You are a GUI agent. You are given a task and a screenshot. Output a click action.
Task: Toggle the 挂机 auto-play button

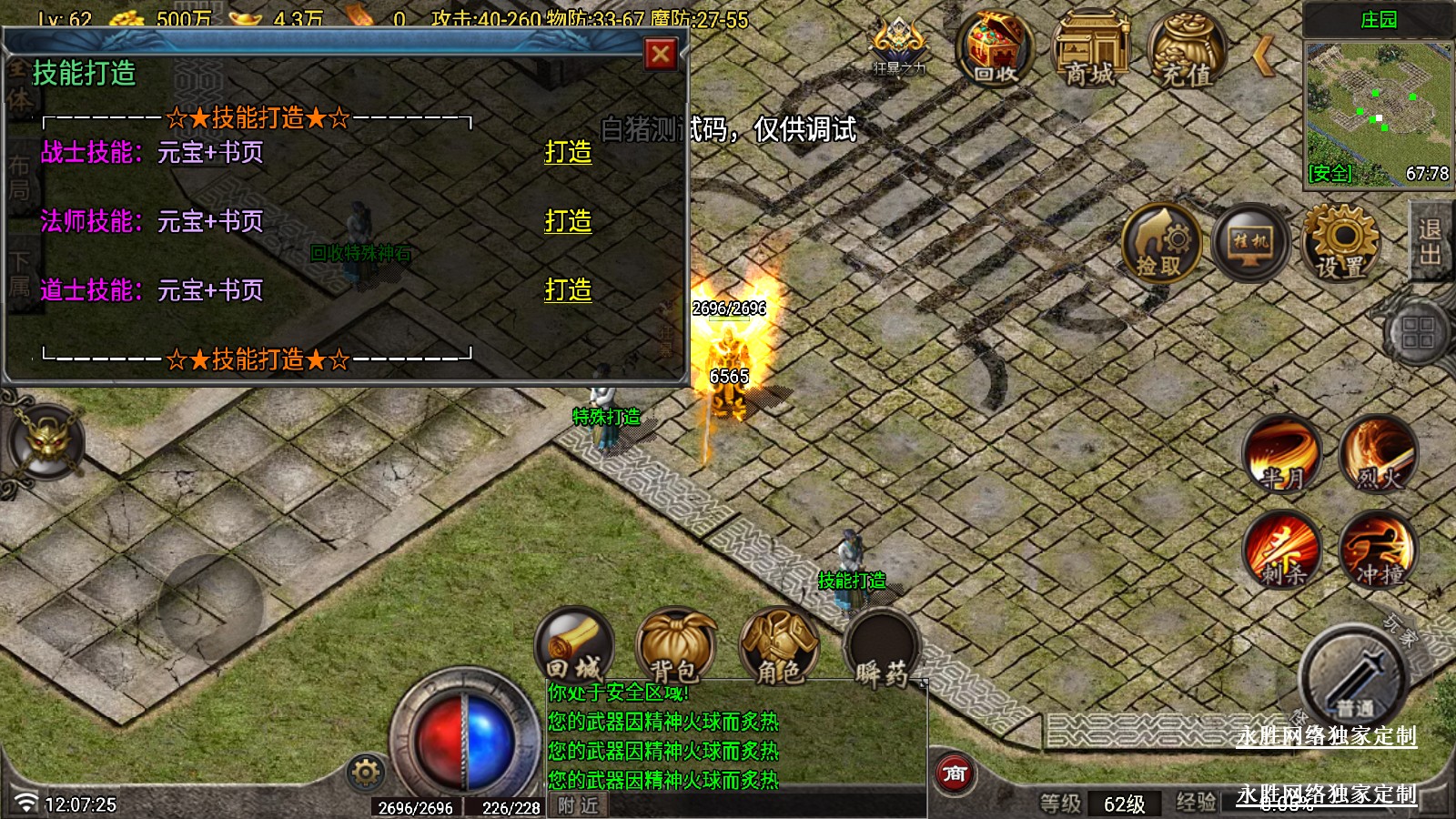[1250, 243]
